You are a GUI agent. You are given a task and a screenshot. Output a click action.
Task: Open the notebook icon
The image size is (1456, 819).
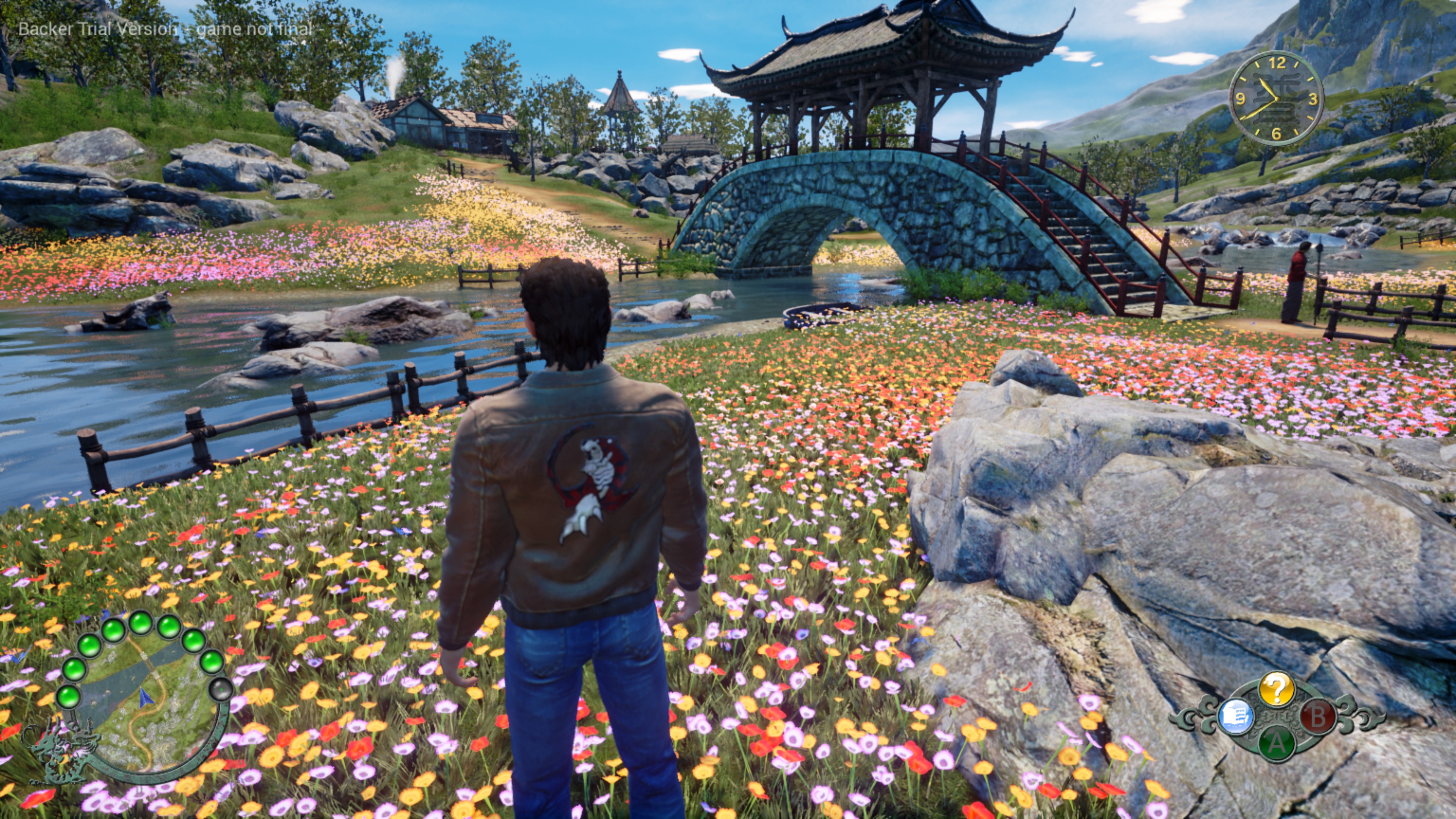point(1236,717)
